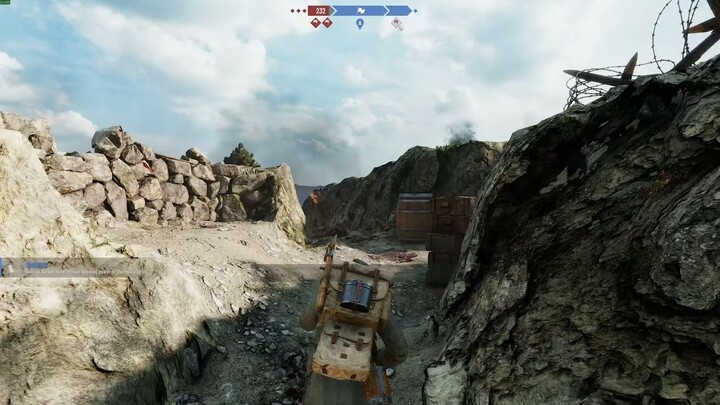The image size is (720, 405).
Task: Select the blue map pin icon
Action: (360, 23)
